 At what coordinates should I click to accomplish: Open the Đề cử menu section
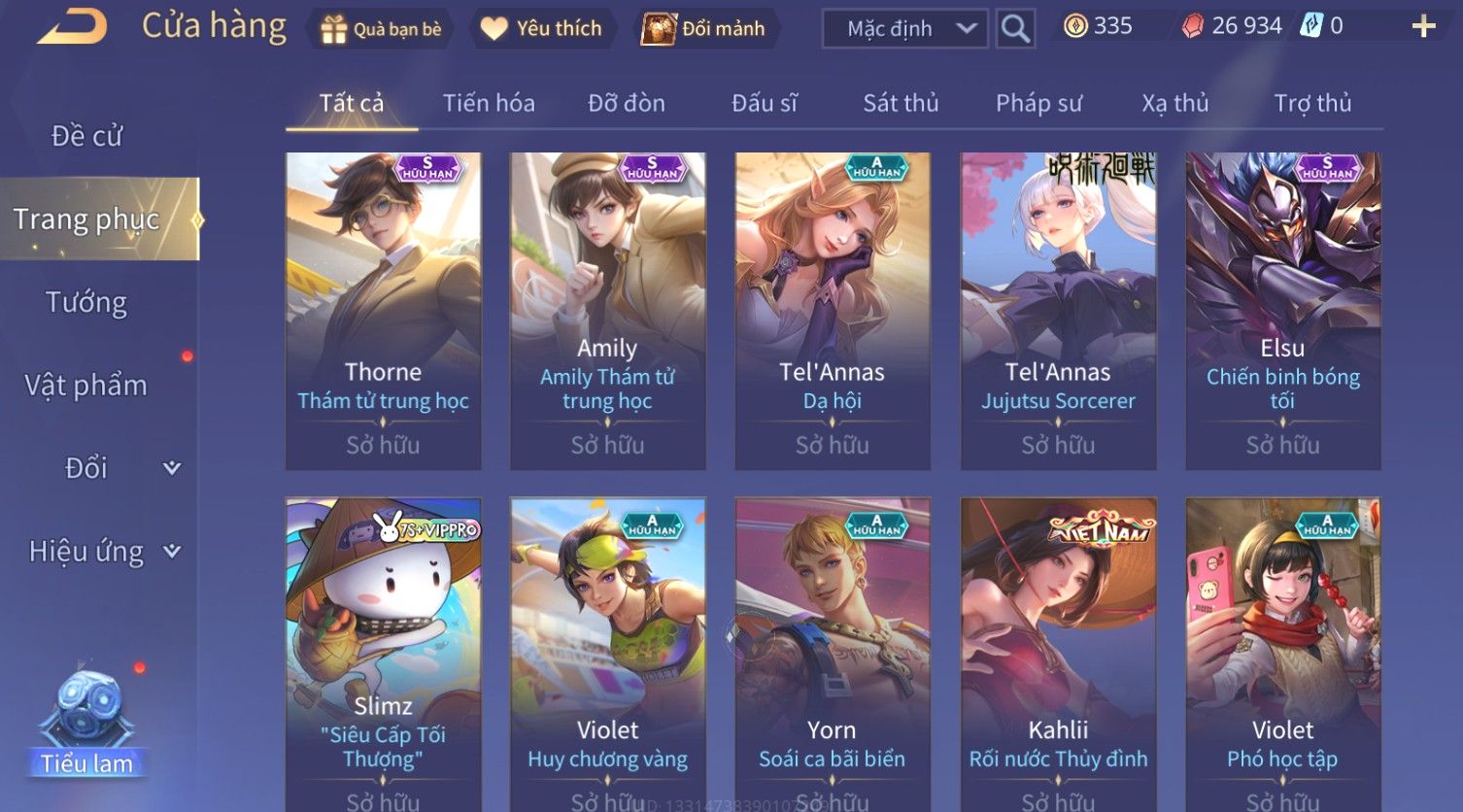point(87,136)
